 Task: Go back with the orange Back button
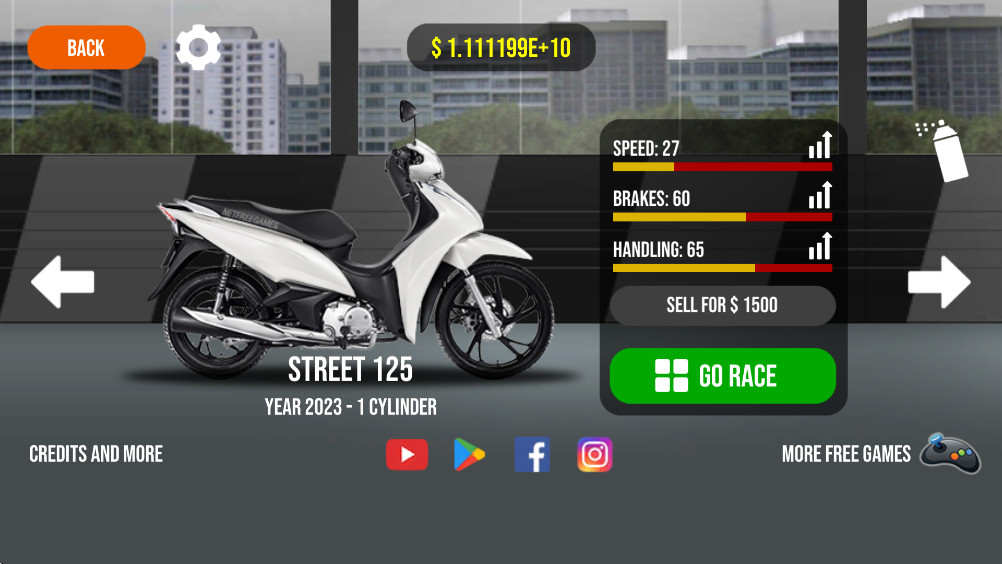[86, 48]
